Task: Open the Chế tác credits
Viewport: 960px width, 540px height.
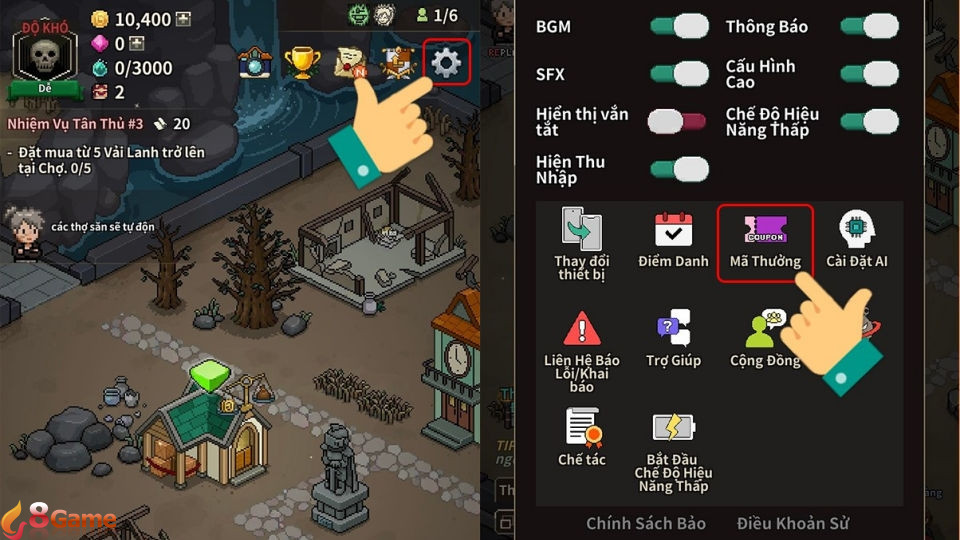Action: [581, 437]
